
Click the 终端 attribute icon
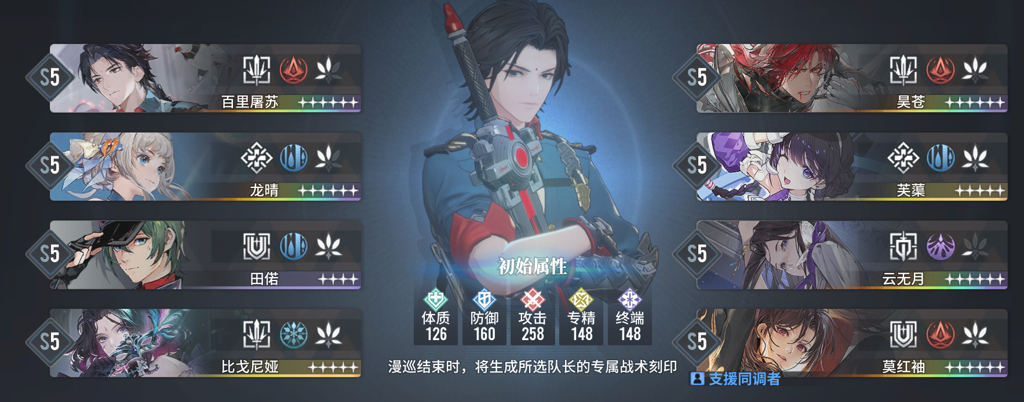(630, 298)
